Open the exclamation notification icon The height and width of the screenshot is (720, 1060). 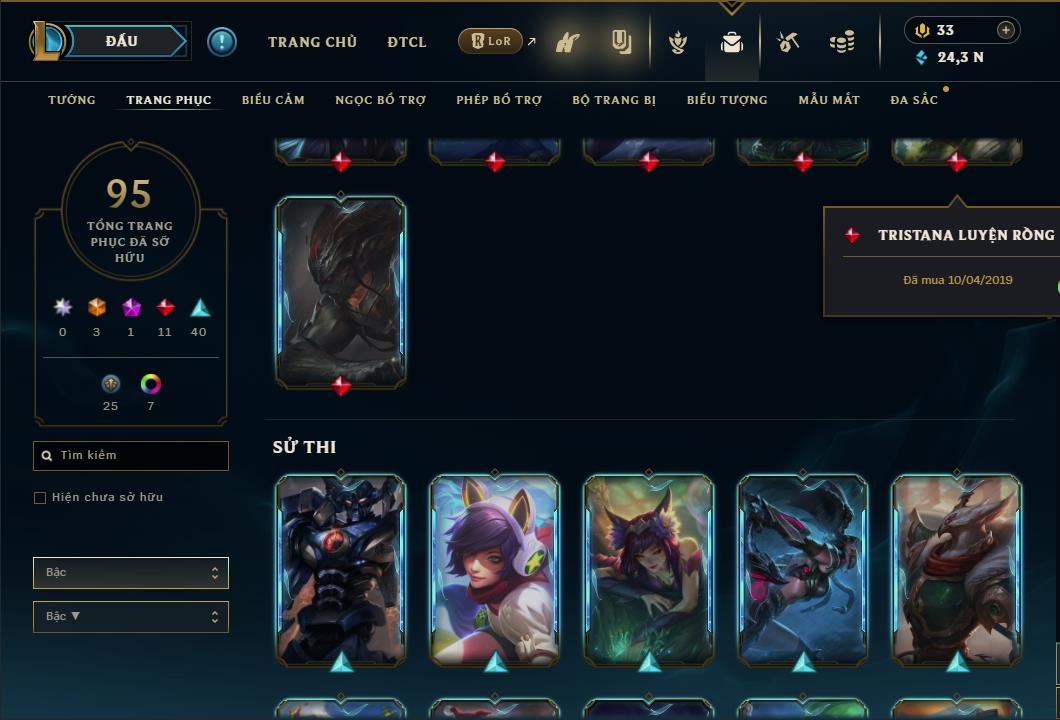click(222, 42)
